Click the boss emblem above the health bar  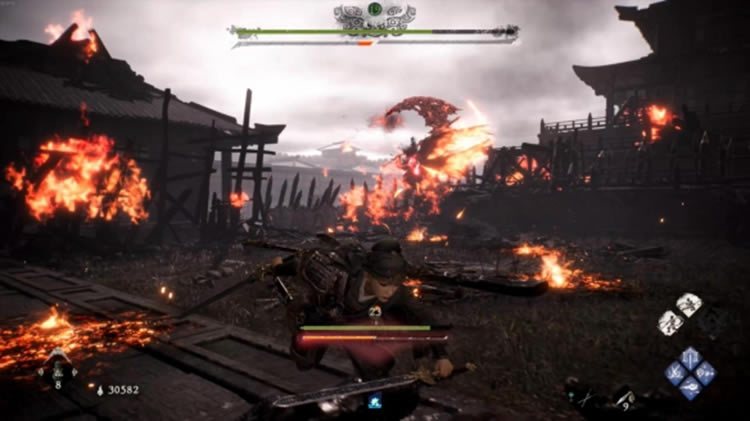pyautogui.click(x=375, y=13)
